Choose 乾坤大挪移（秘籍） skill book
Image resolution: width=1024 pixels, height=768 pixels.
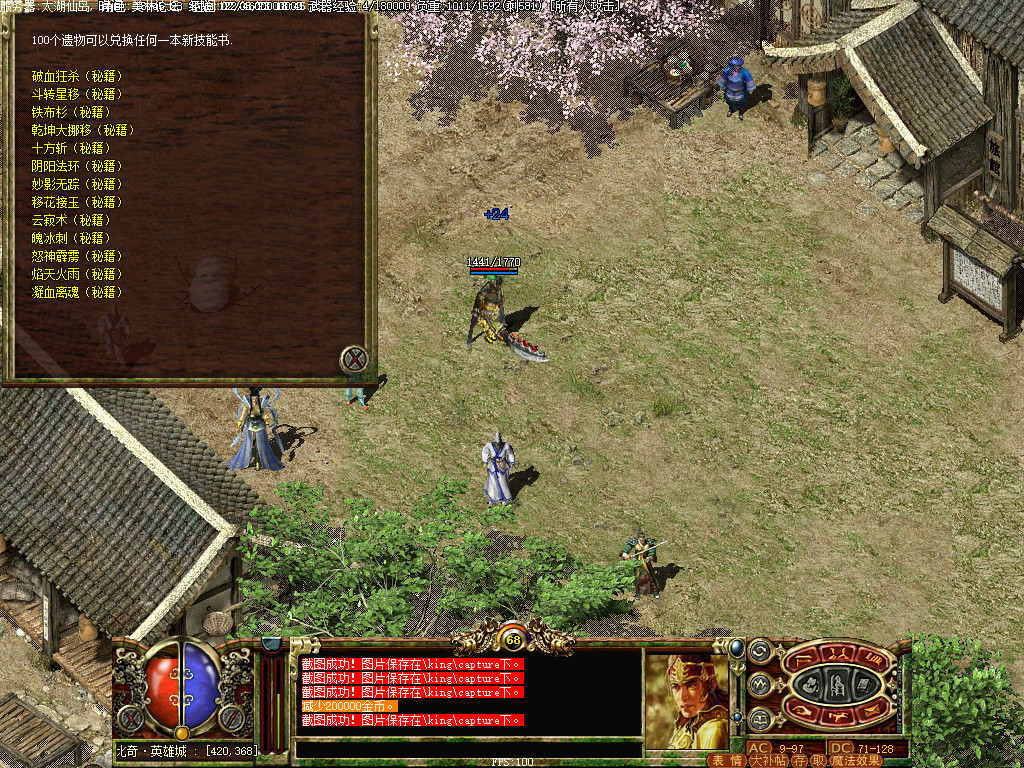click(x=82, y=130)
